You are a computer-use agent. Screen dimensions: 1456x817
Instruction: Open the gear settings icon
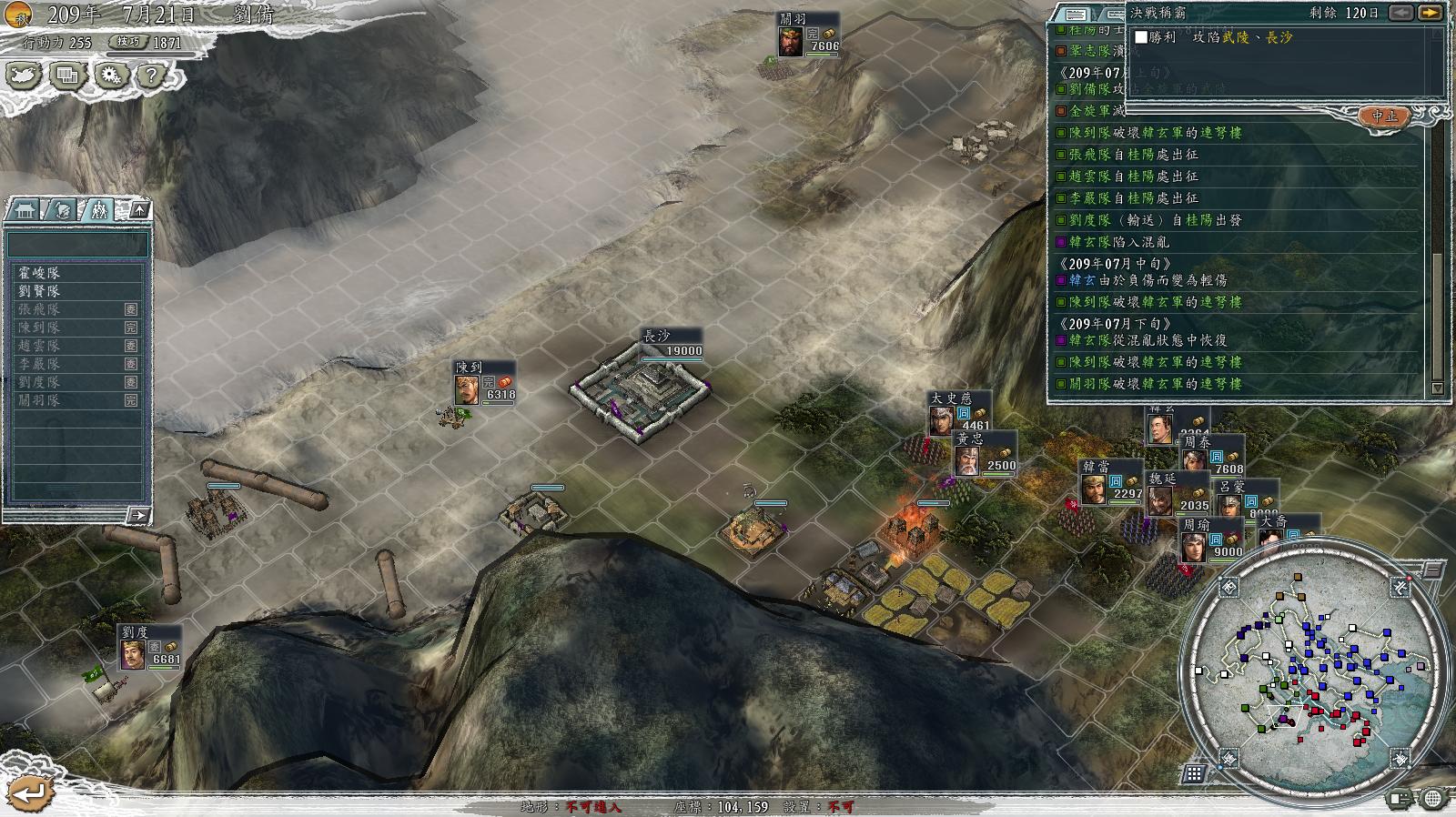click(x=109, y=75)
